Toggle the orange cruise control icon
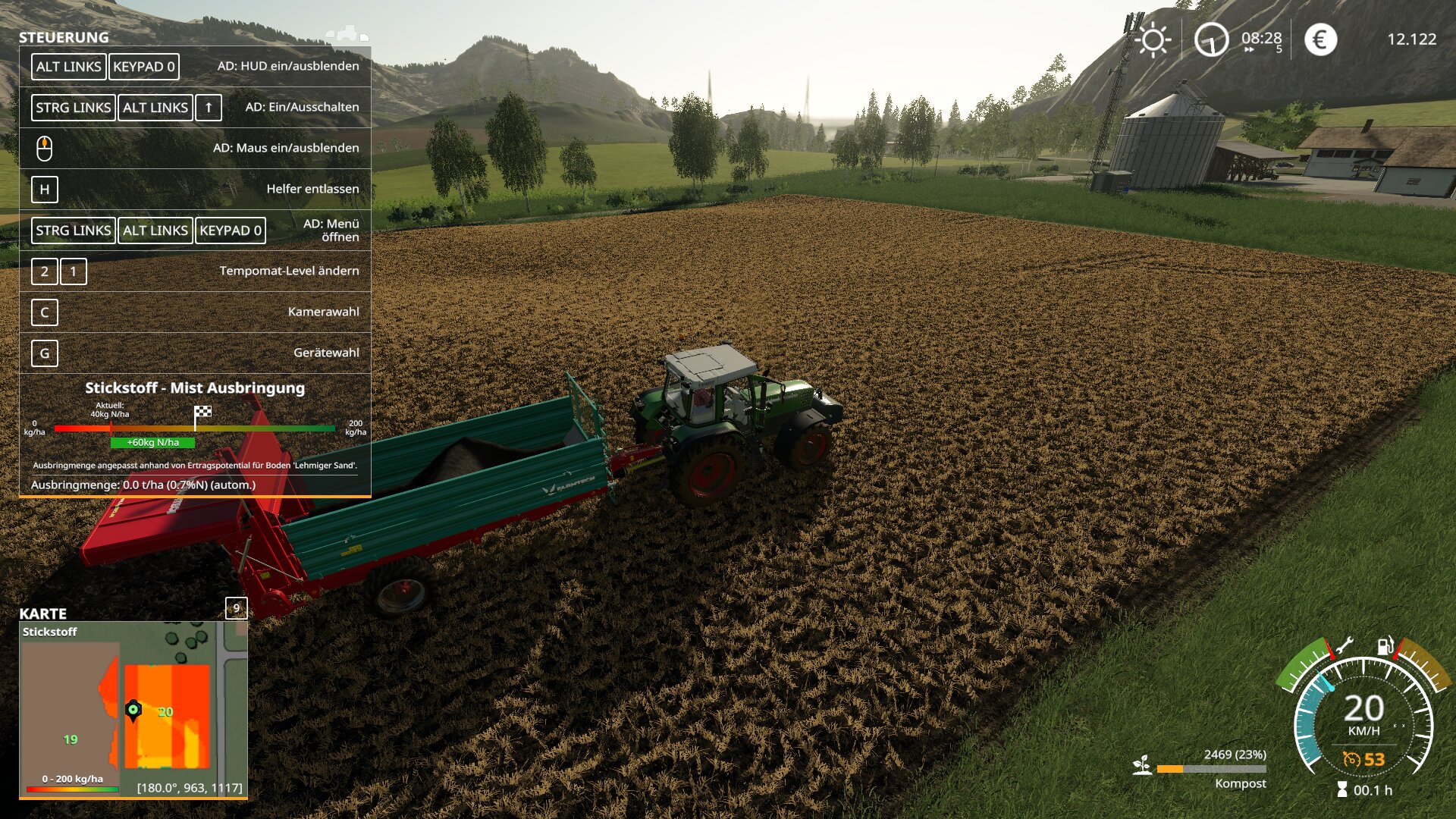 1351,759
